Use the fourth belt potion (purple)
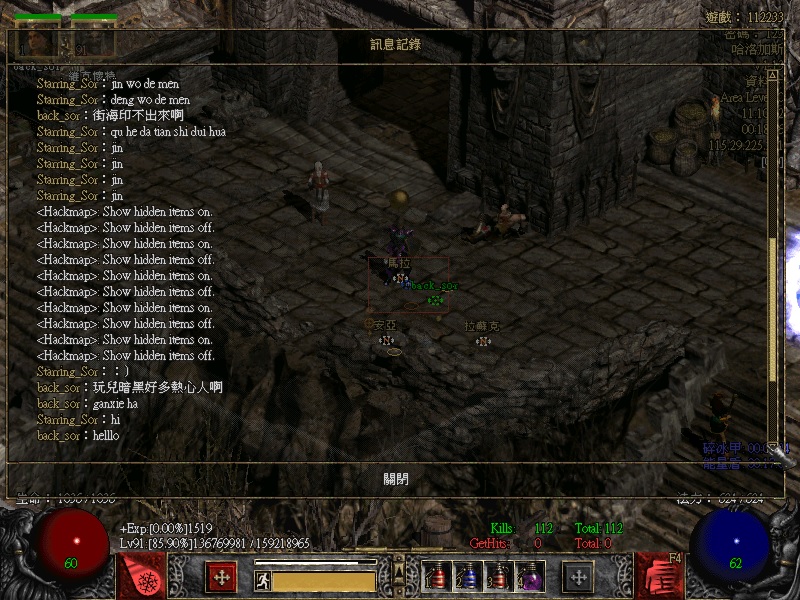Image resolution: width=800 pixels, height=600 pixels. [x=529, y=577]
